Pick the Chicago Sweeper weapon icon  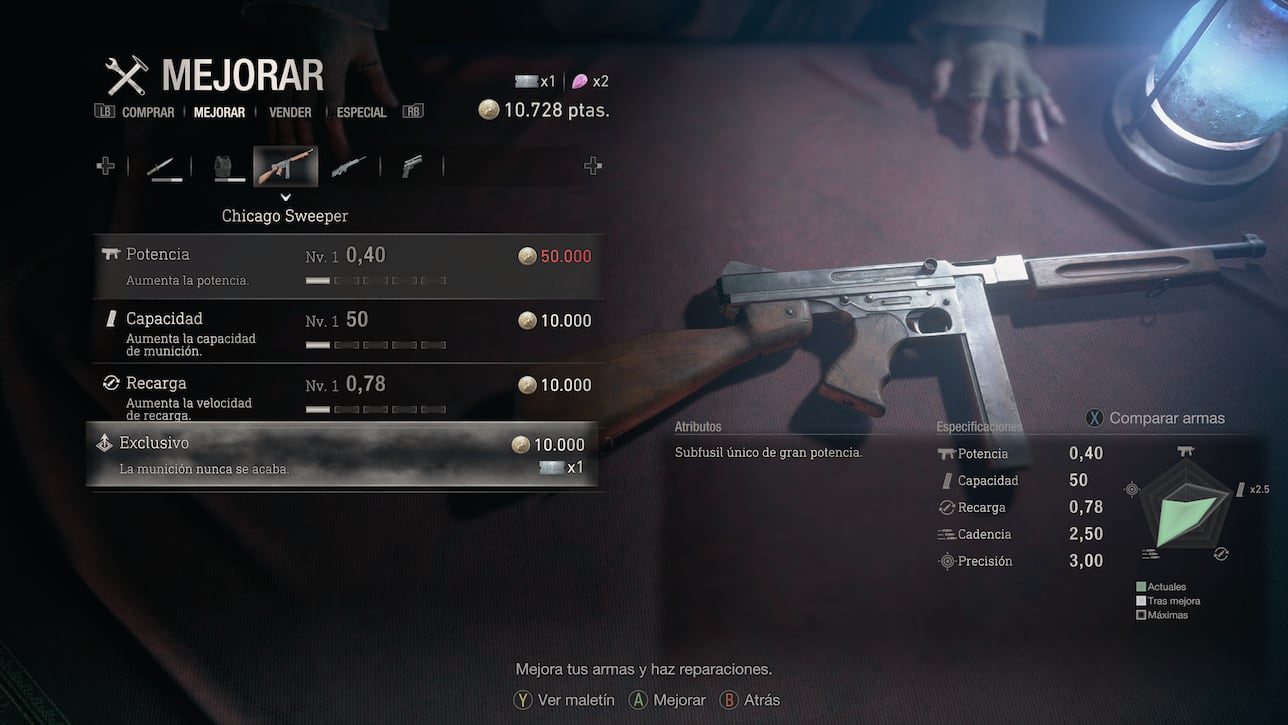(286, 167)
